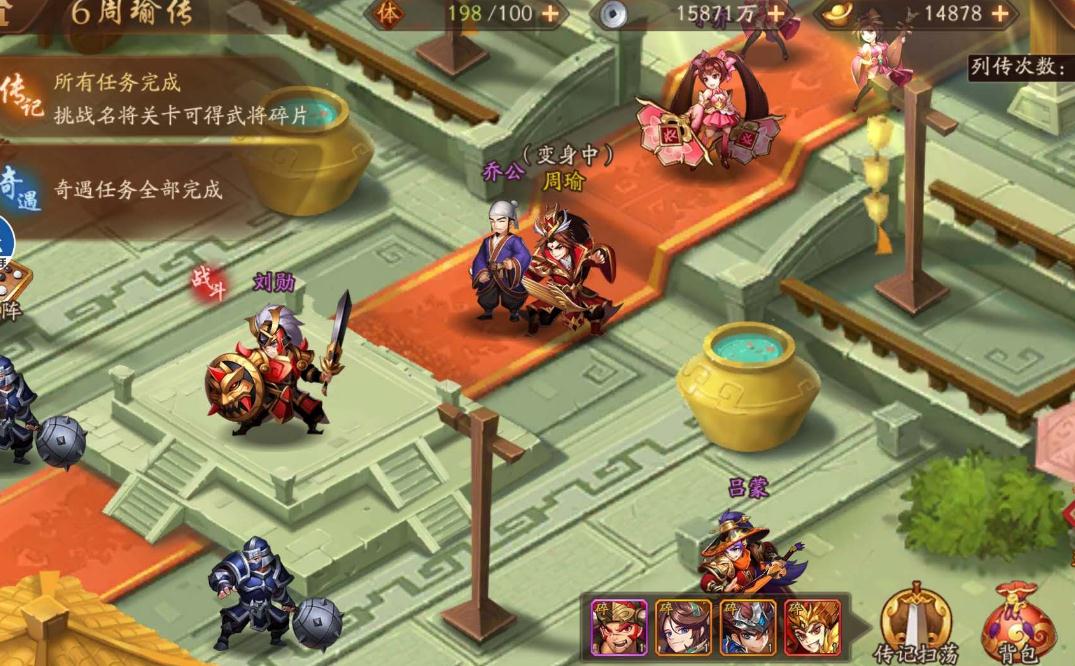This screenshot has height=666, width=1075.
Task: Select the purple-framed red-masked hero fragment
Action: point(619,627)
